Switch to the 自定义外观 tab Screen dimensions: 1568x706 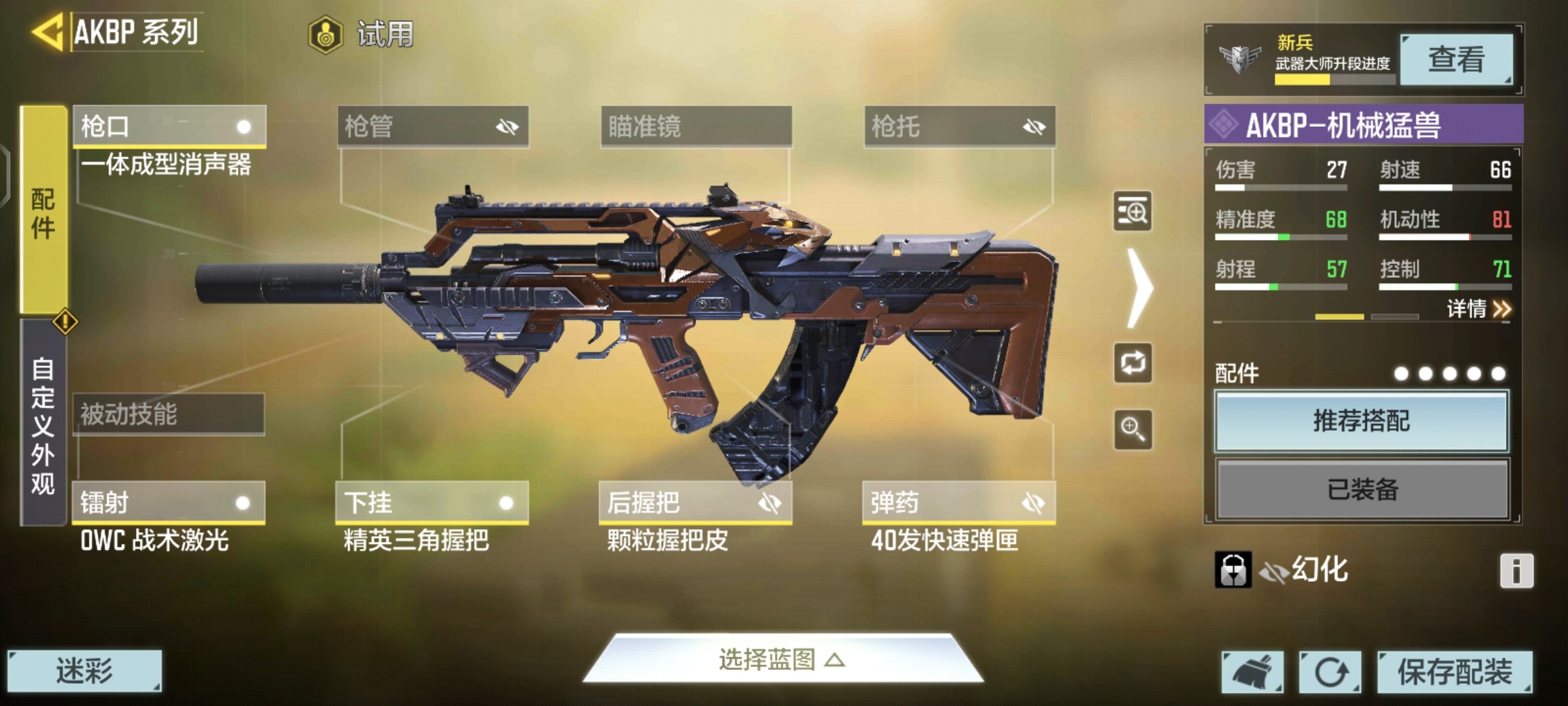click(x=43, y=424)
